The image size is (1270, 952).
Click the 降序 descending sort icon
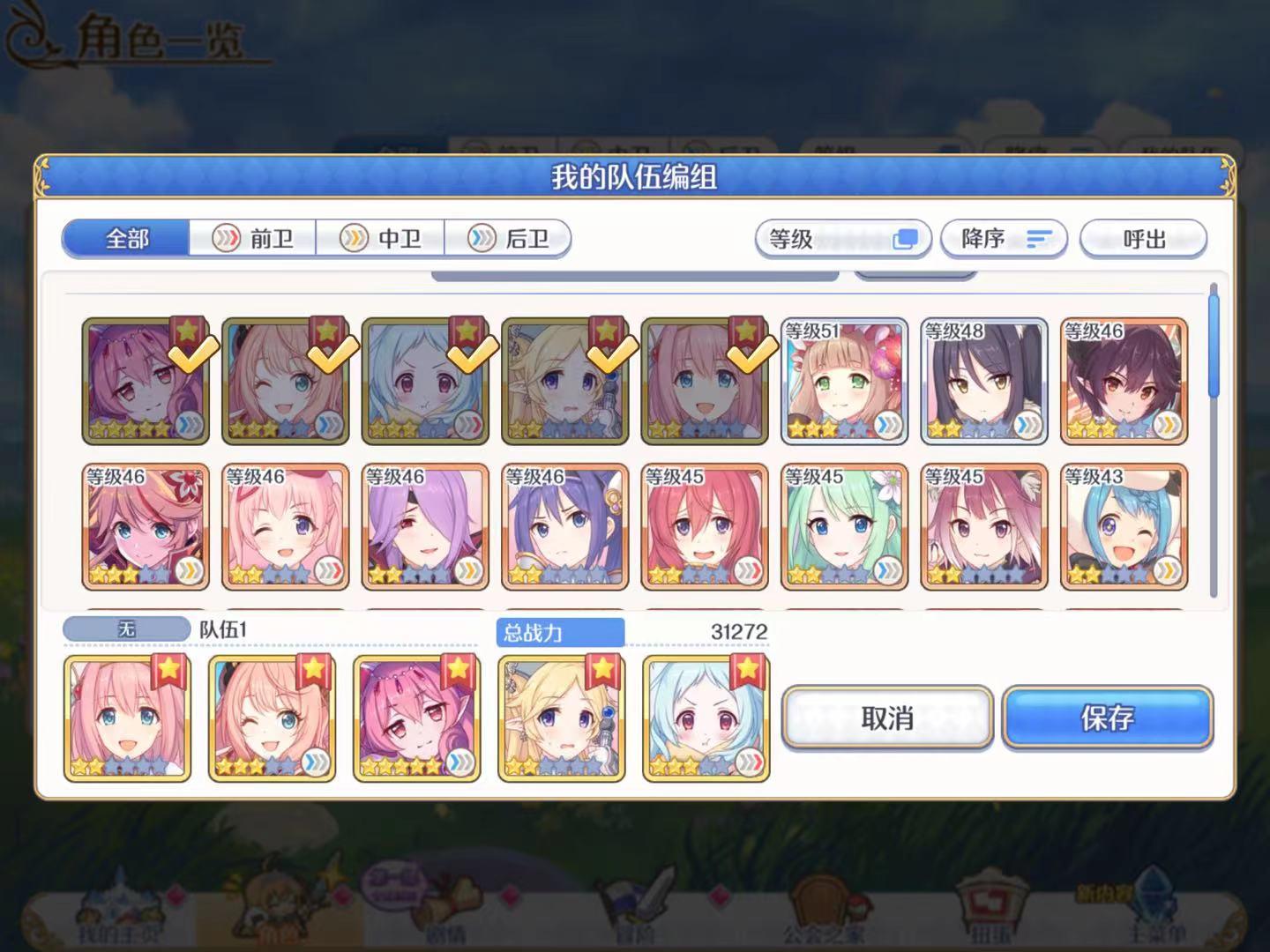click(1041, 238)
